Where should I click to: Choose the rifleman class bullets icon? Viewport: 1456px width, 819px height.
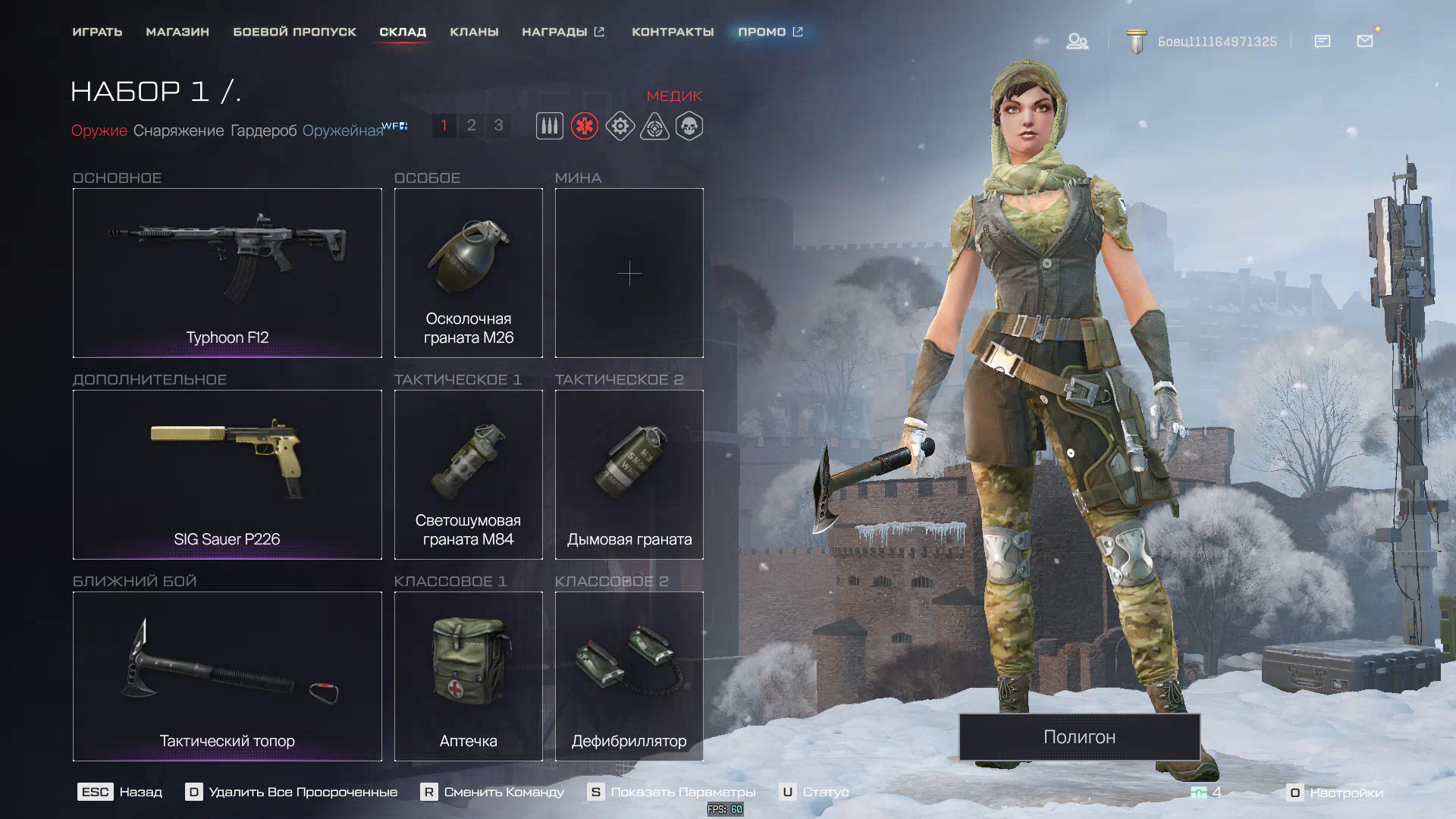[550, 126]
